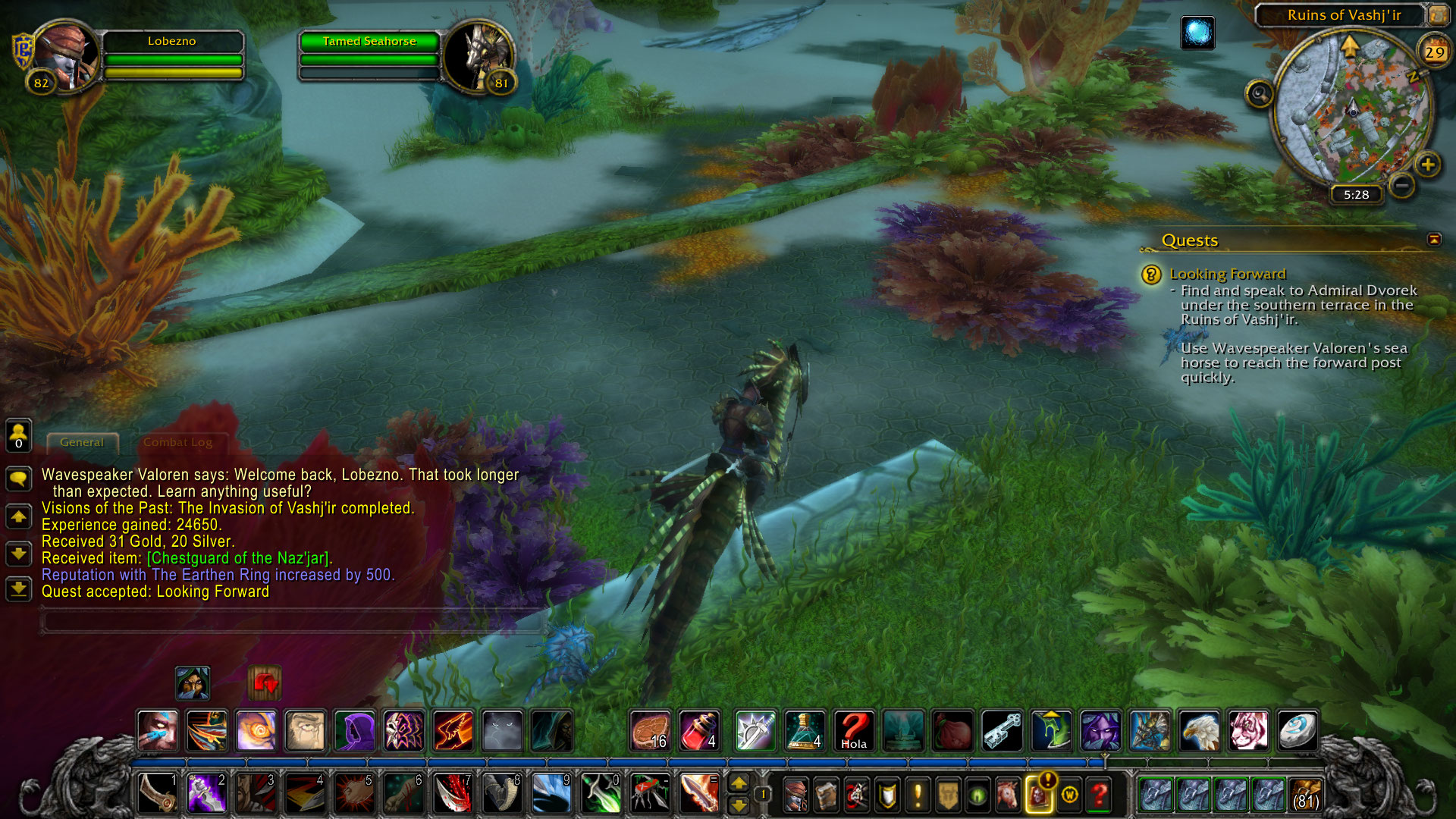This screenshot has width=1456, height=819.
Task: Open the Help question mark micro button
Action: 1100,795
